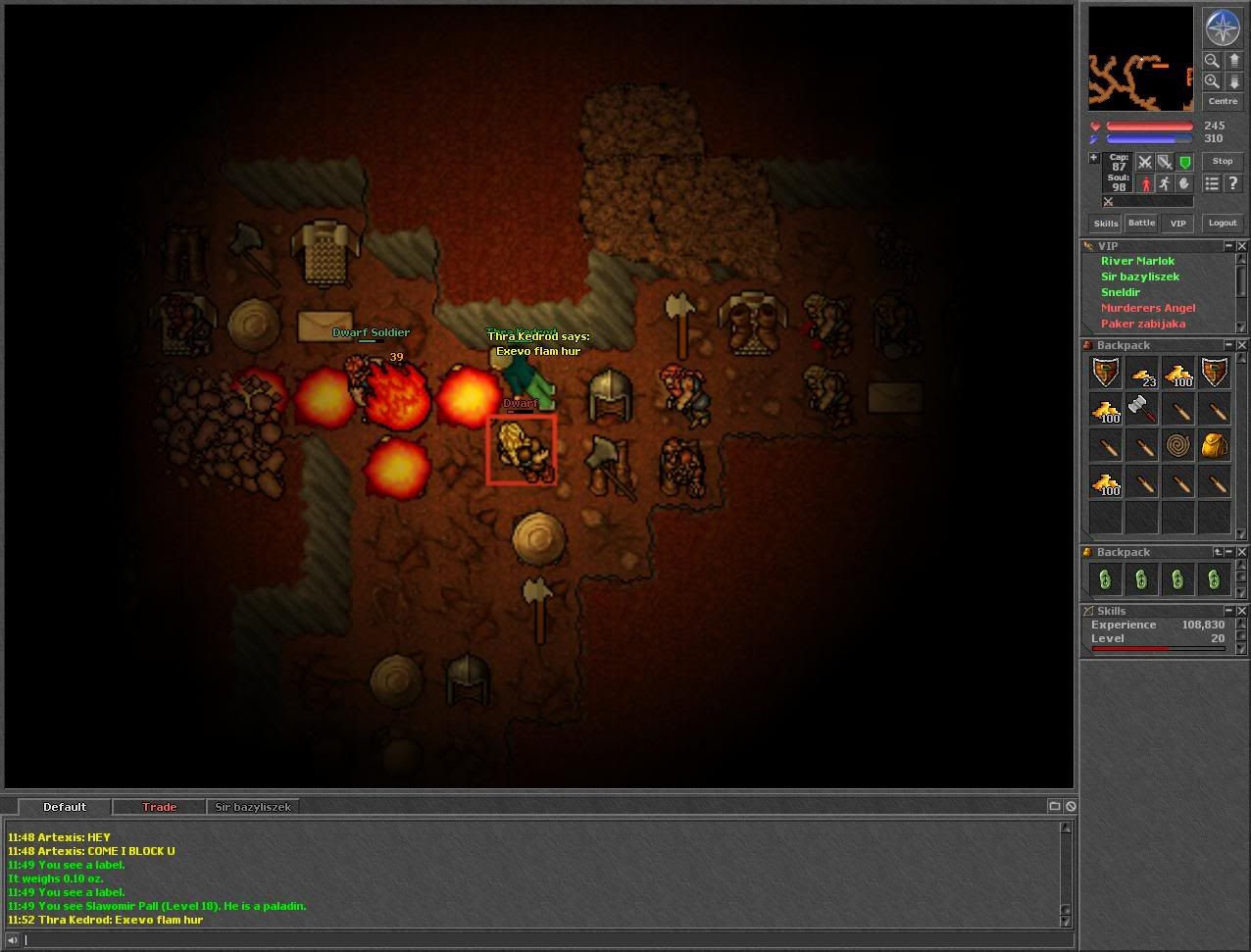The width and height of the screenshot is (1251, 952).
Task: Click the compass rose
Action: [1223, 28]
